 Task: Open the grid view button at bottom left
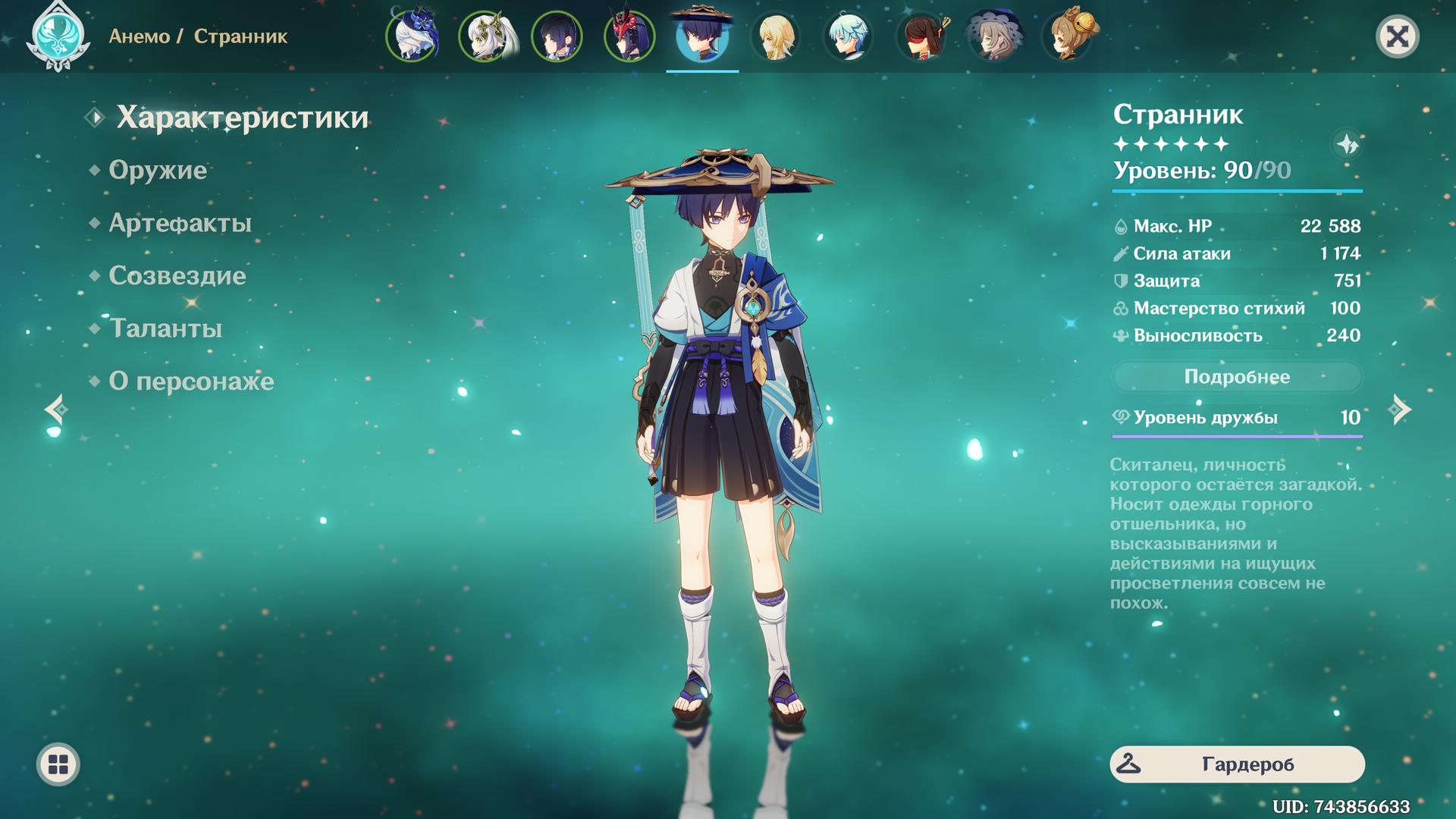coord(58,764)
